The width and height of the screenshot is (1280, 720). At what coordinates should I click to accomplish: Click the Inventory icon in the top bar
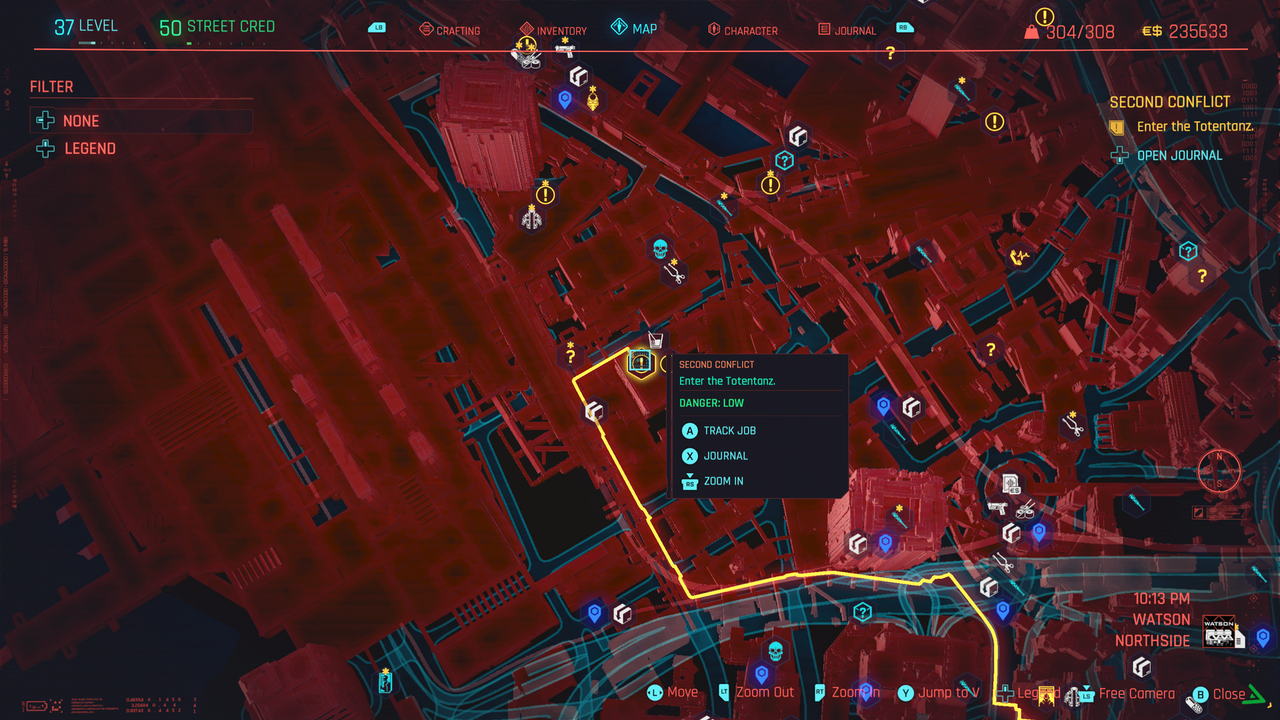[552, 30]
